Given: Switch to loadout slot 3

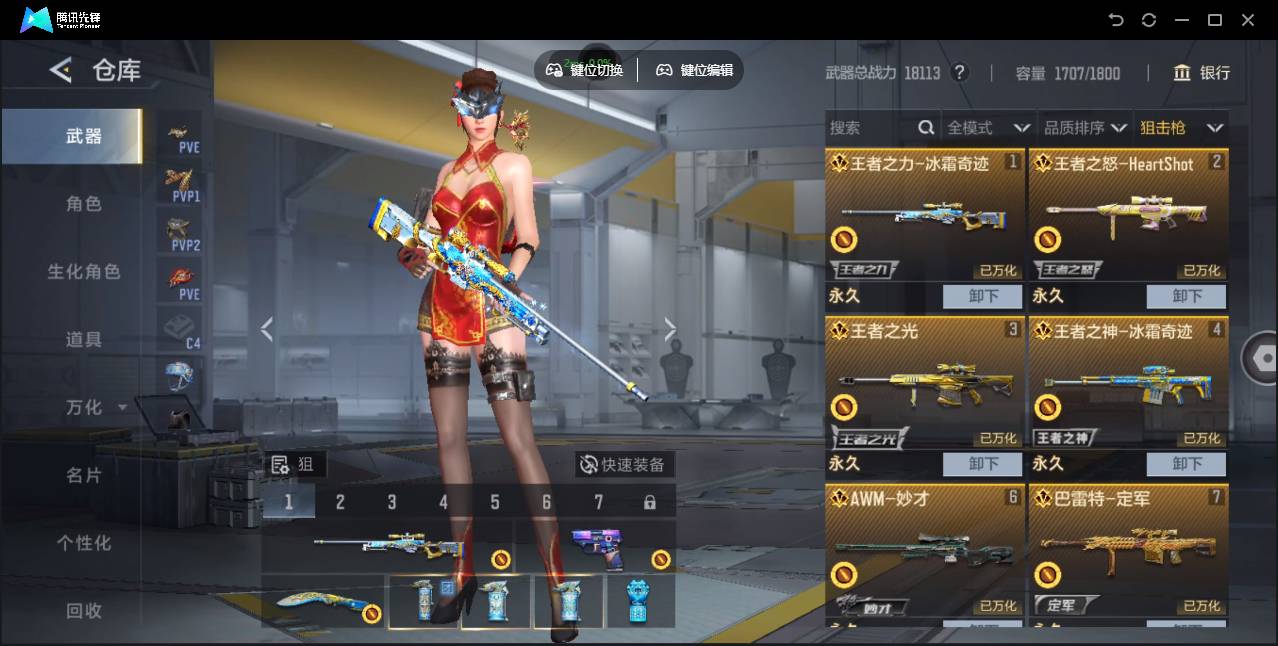Looking at the screenshot, I should 392,502.
